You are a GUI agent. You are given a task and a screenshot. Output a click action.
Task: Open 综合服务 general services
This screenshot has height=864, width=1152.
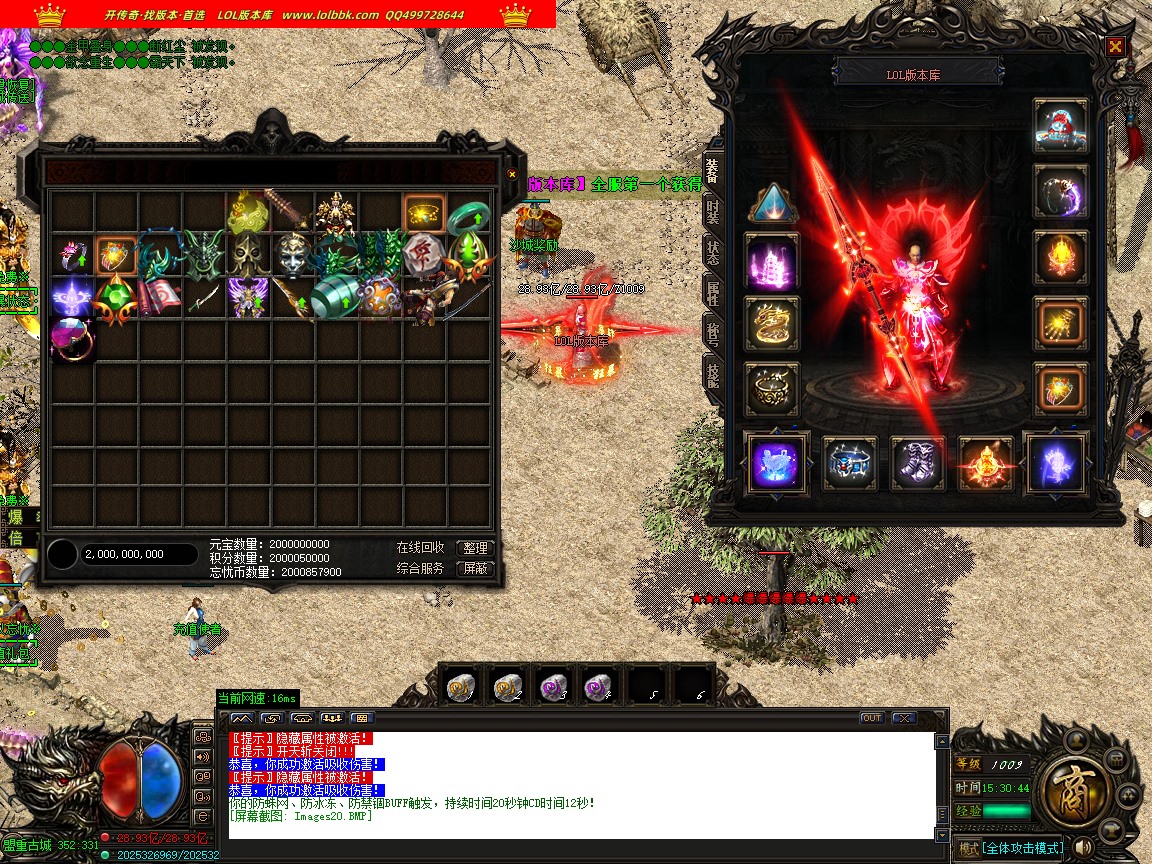pyautogui.click(x=420, y=568)
